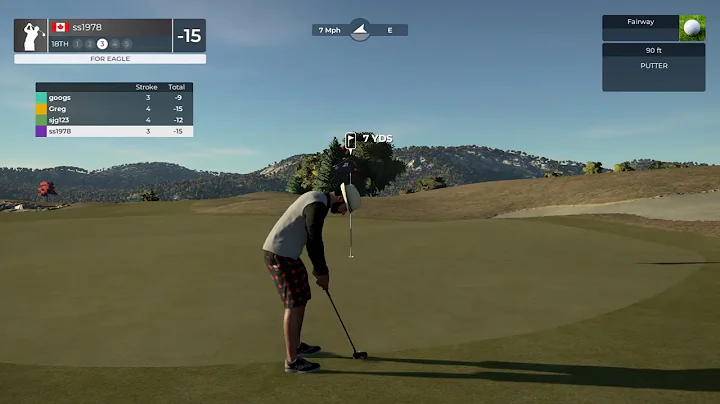The width and height of the screenshot is (720, 404).
Task: Choose sjg123 in the scoreboard list
Action: (114, 120)
